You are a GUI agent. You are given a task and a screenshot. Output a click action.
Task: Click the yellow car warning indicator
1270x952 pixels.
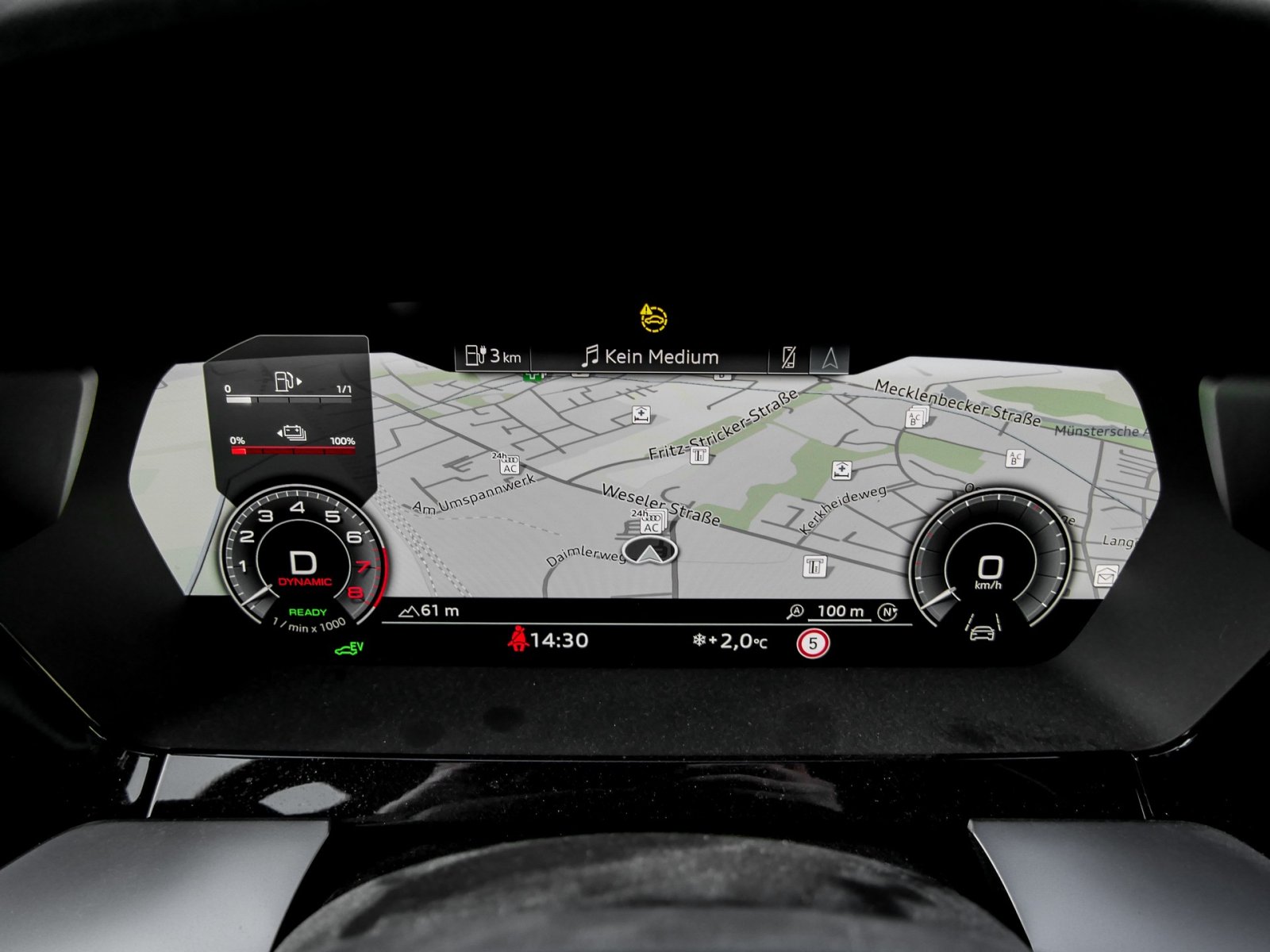click(x=653, y=318)
